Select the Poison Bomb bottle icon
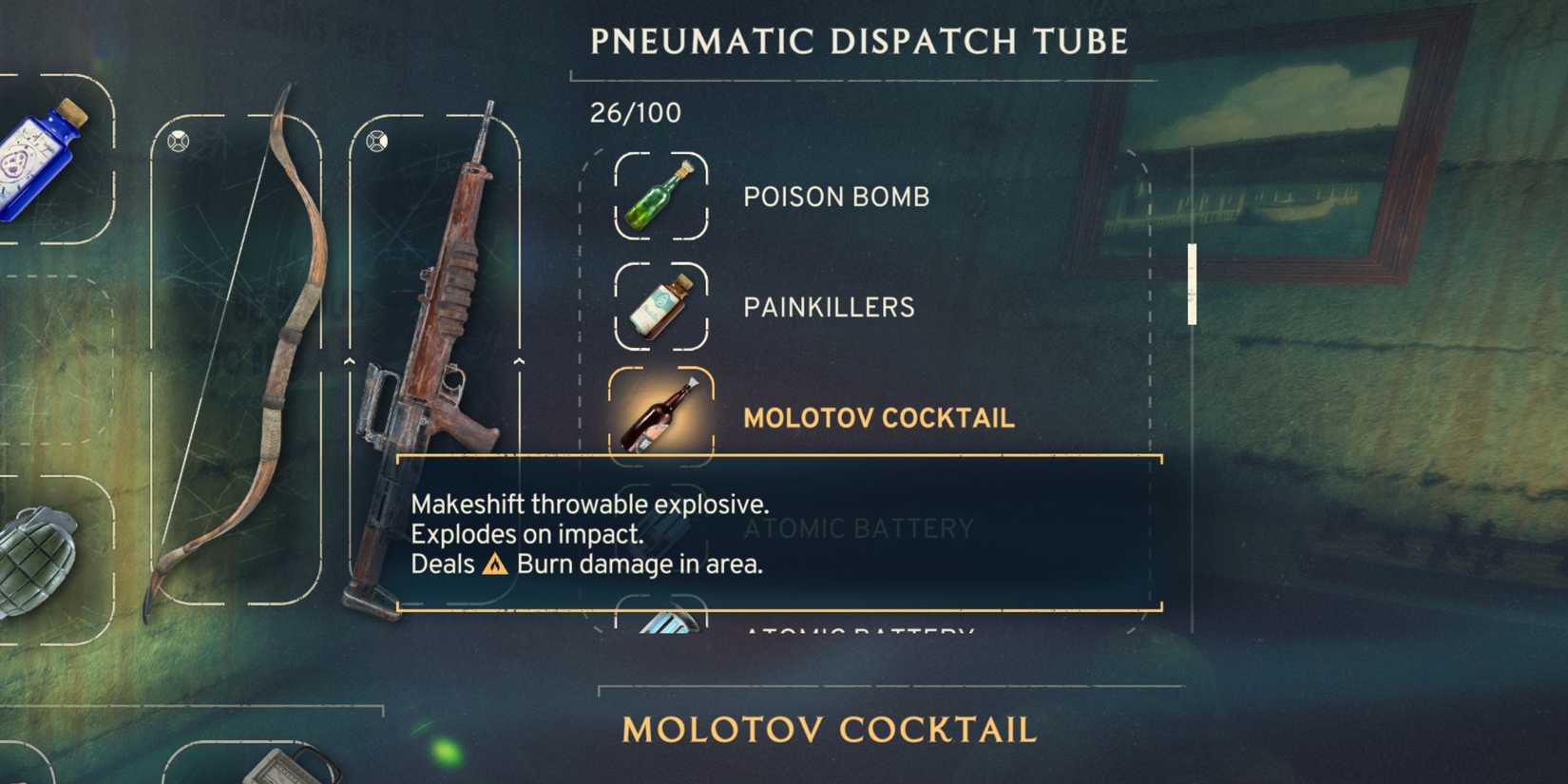The height and width of the screenshot is (784, 1568). pyautogui.click(x=662, y=197)
